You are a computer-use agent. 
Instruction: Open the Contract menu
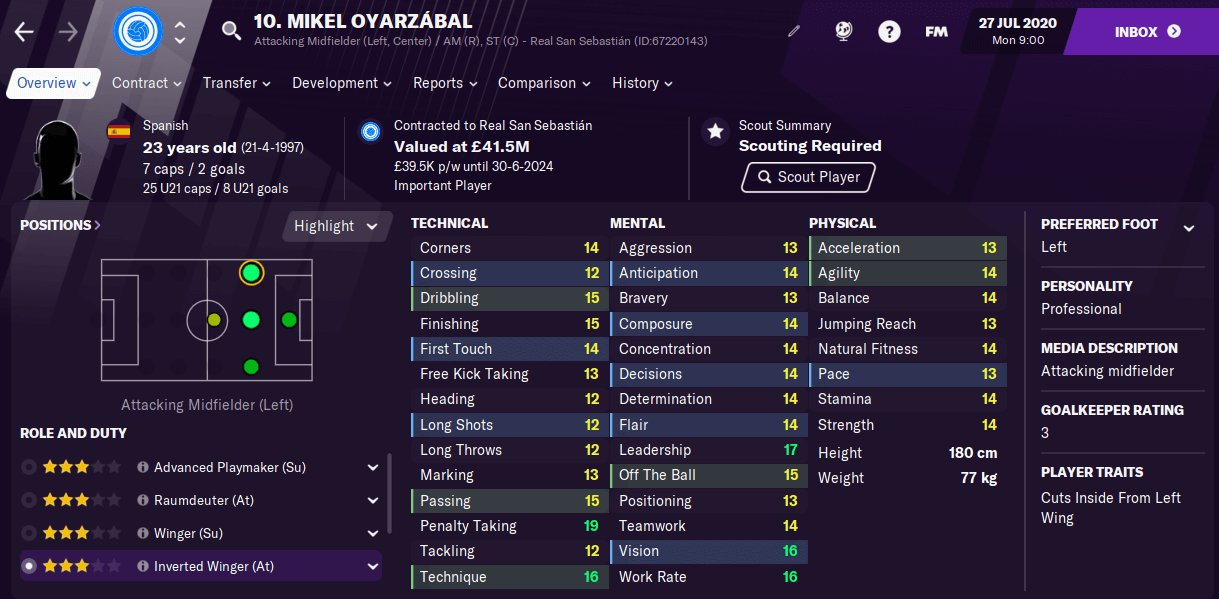pyautogui.click(x=146, y=83)
